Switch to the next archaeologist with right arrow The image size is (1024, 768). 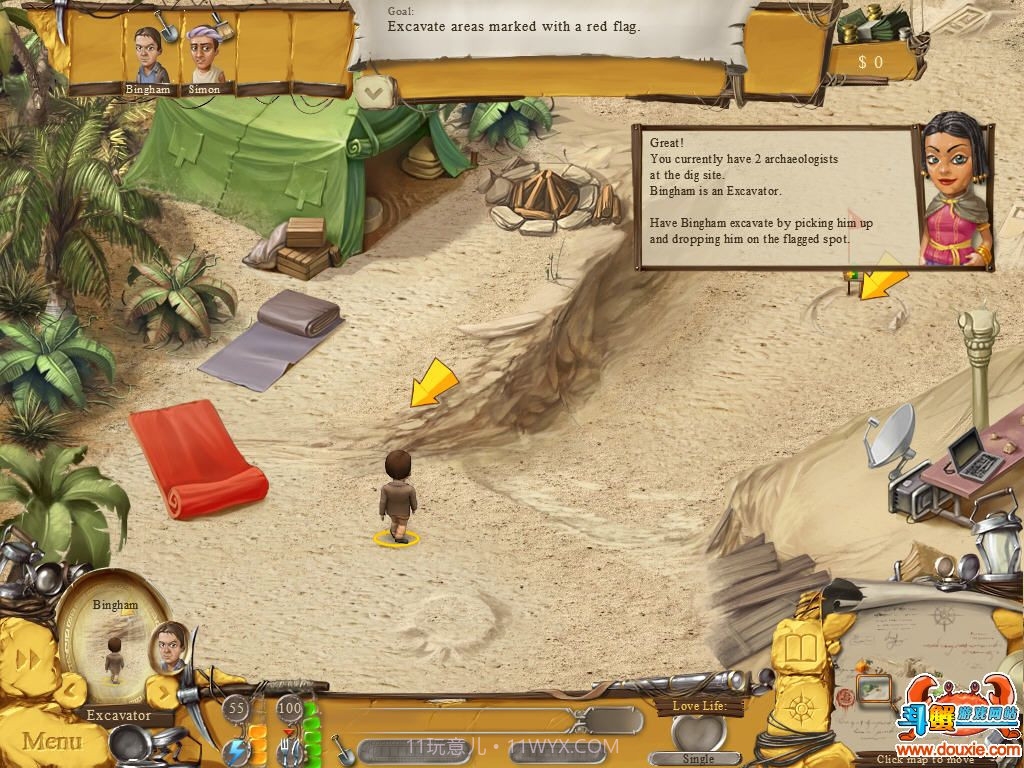tap(160, 690)
